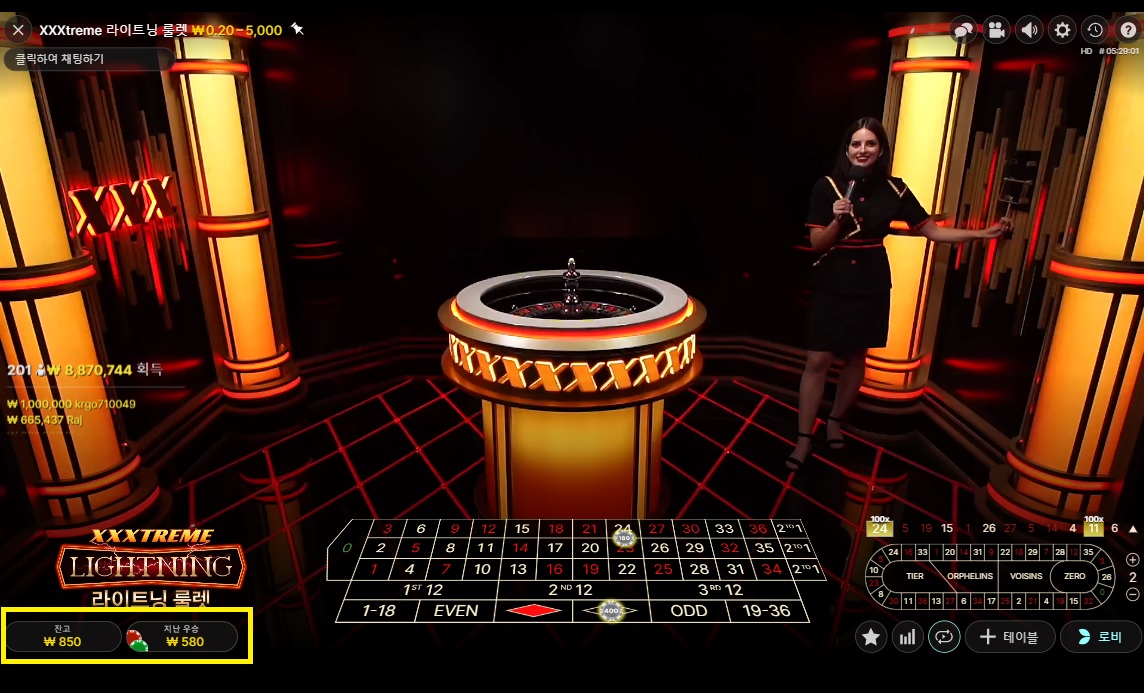This screenshot has width=1144, height=693.
Task: Bet on the 1st 12 dozen
Action: (421, 590)
